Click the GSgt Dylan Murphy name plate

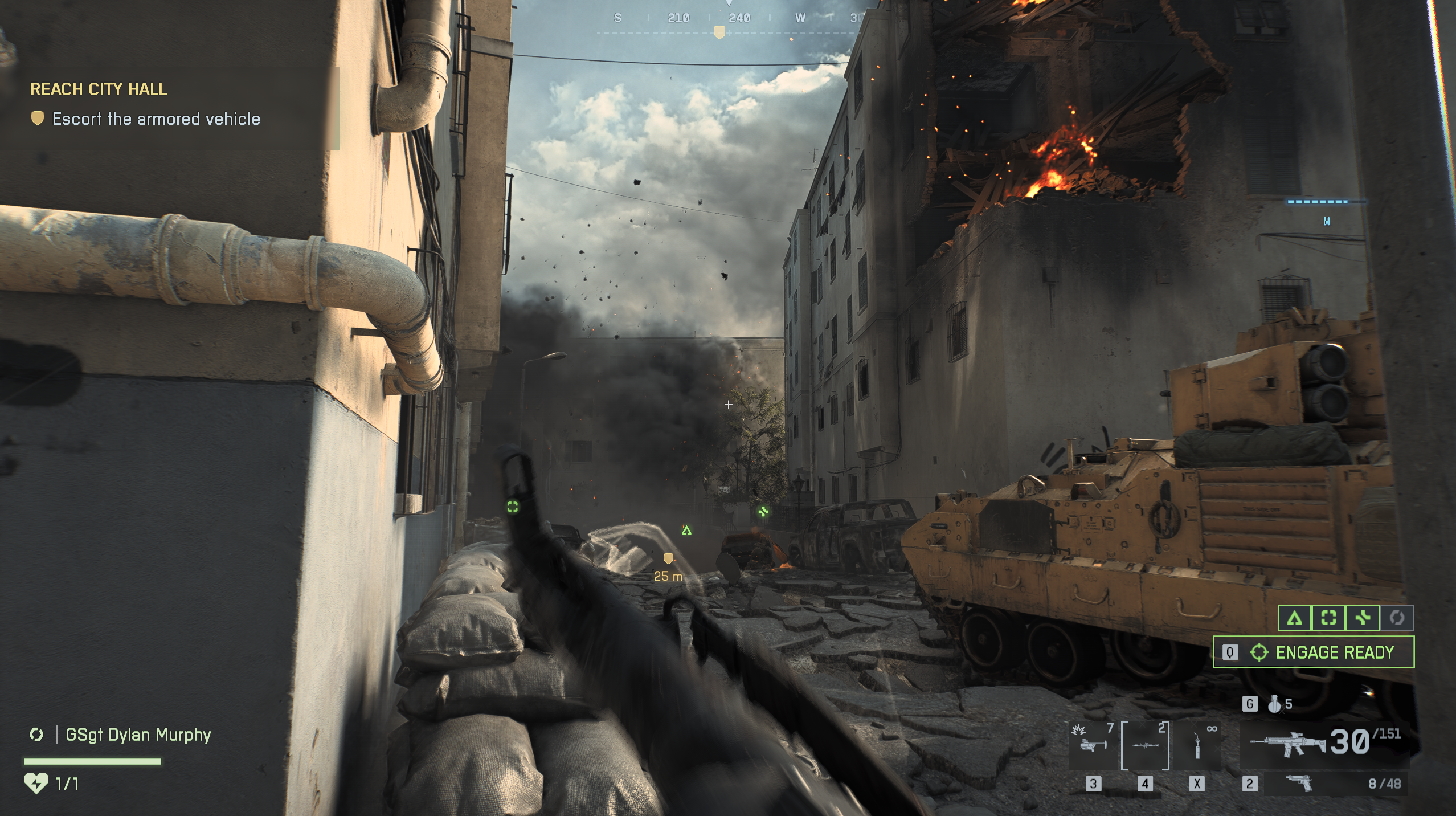pyautogui.click(x=138, y=735)
